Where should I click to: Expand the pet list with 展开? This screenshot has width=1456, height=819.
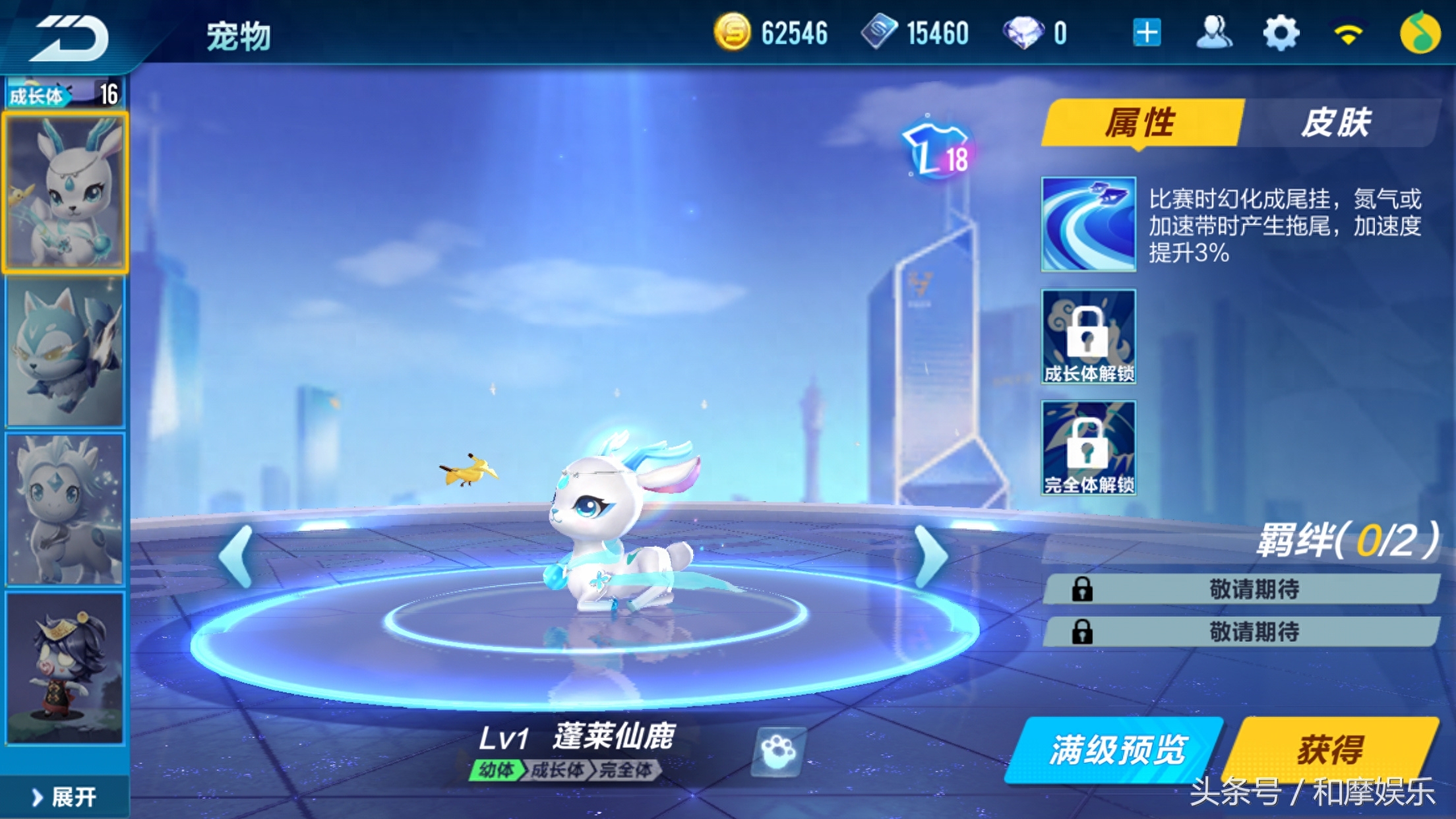pyautogui.click(x=65, y=797)
